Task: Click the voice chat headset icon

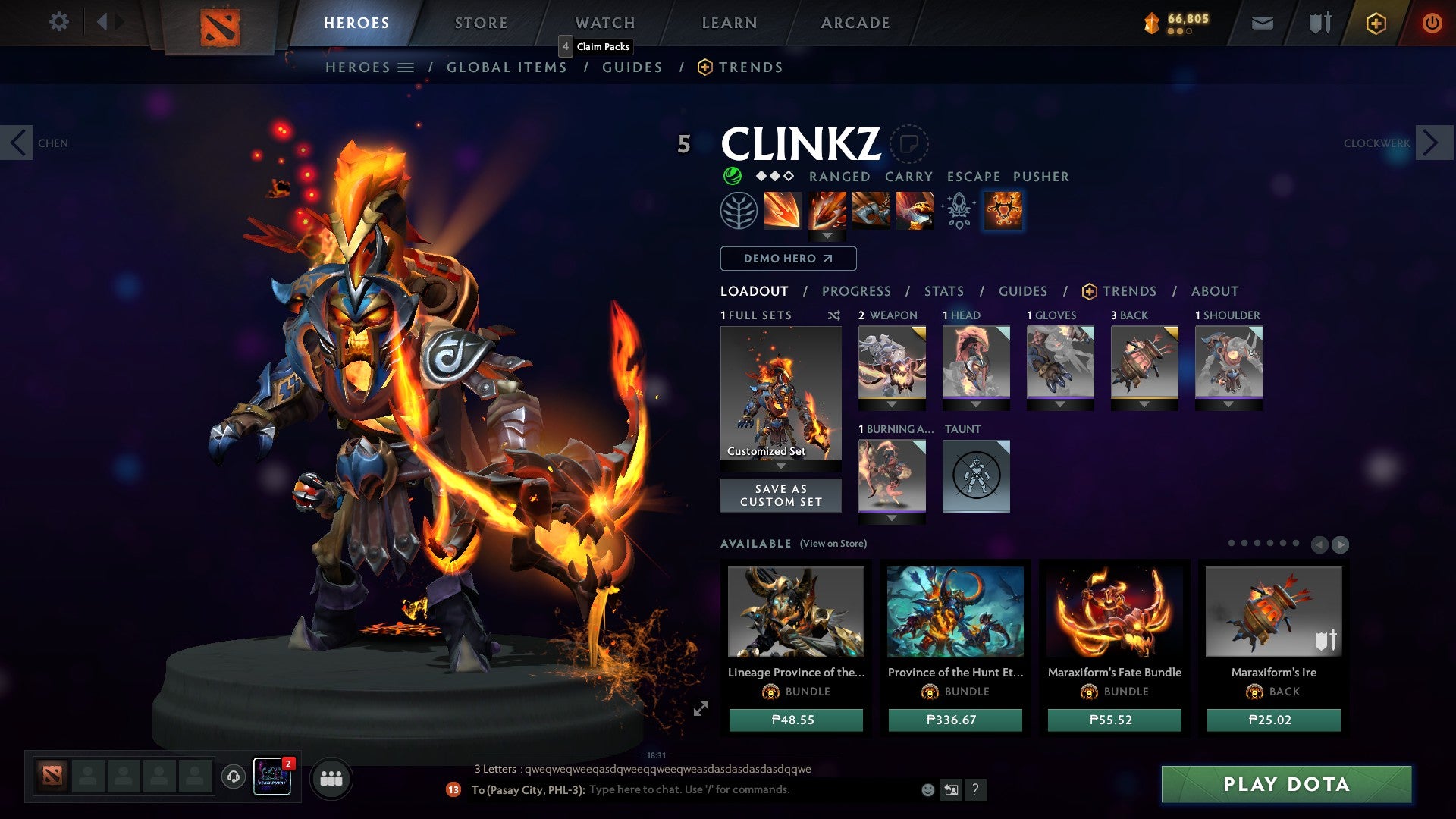Action: 233,775
